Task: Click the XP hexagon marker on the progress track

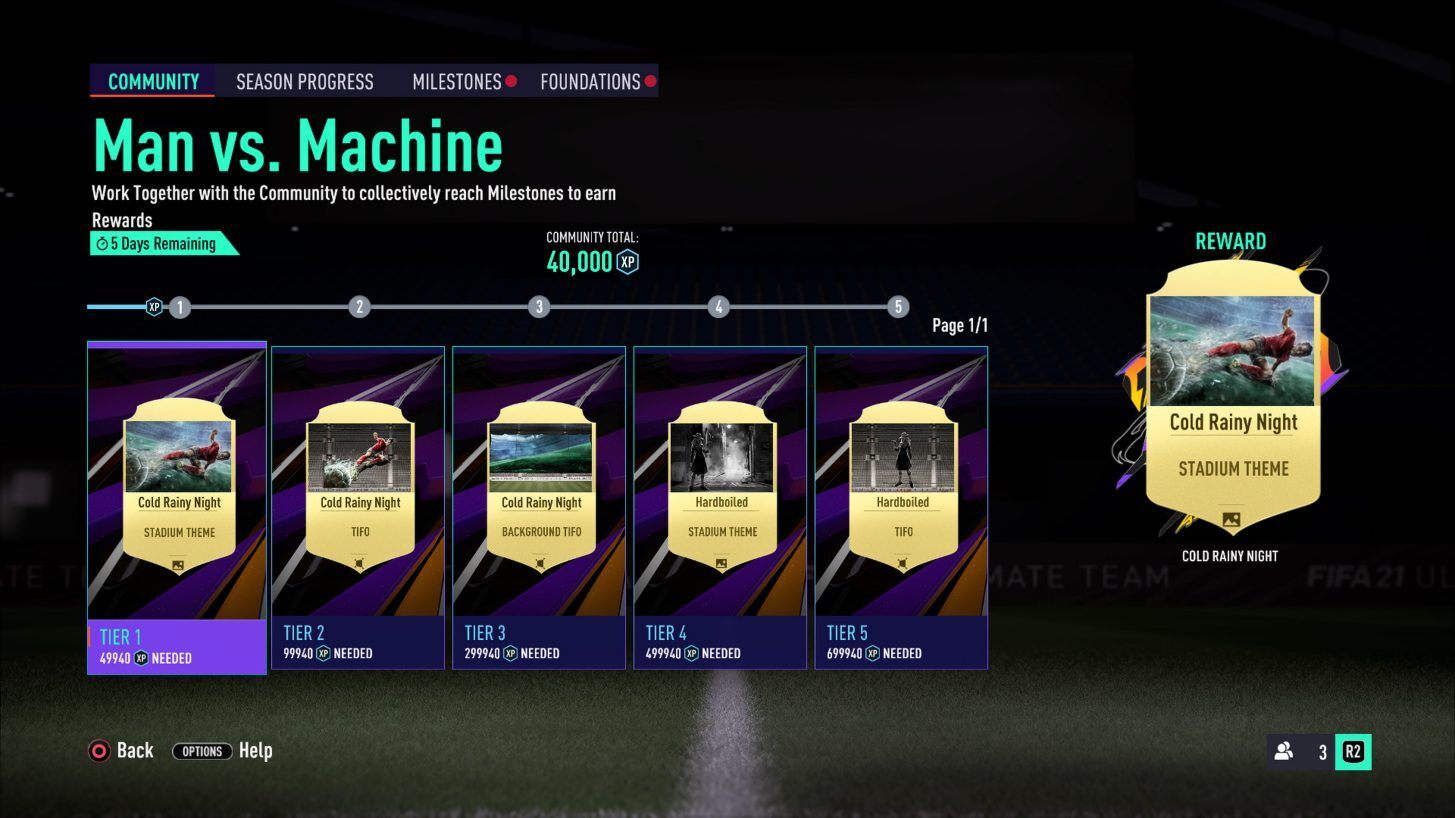Action: click(152, 307)
